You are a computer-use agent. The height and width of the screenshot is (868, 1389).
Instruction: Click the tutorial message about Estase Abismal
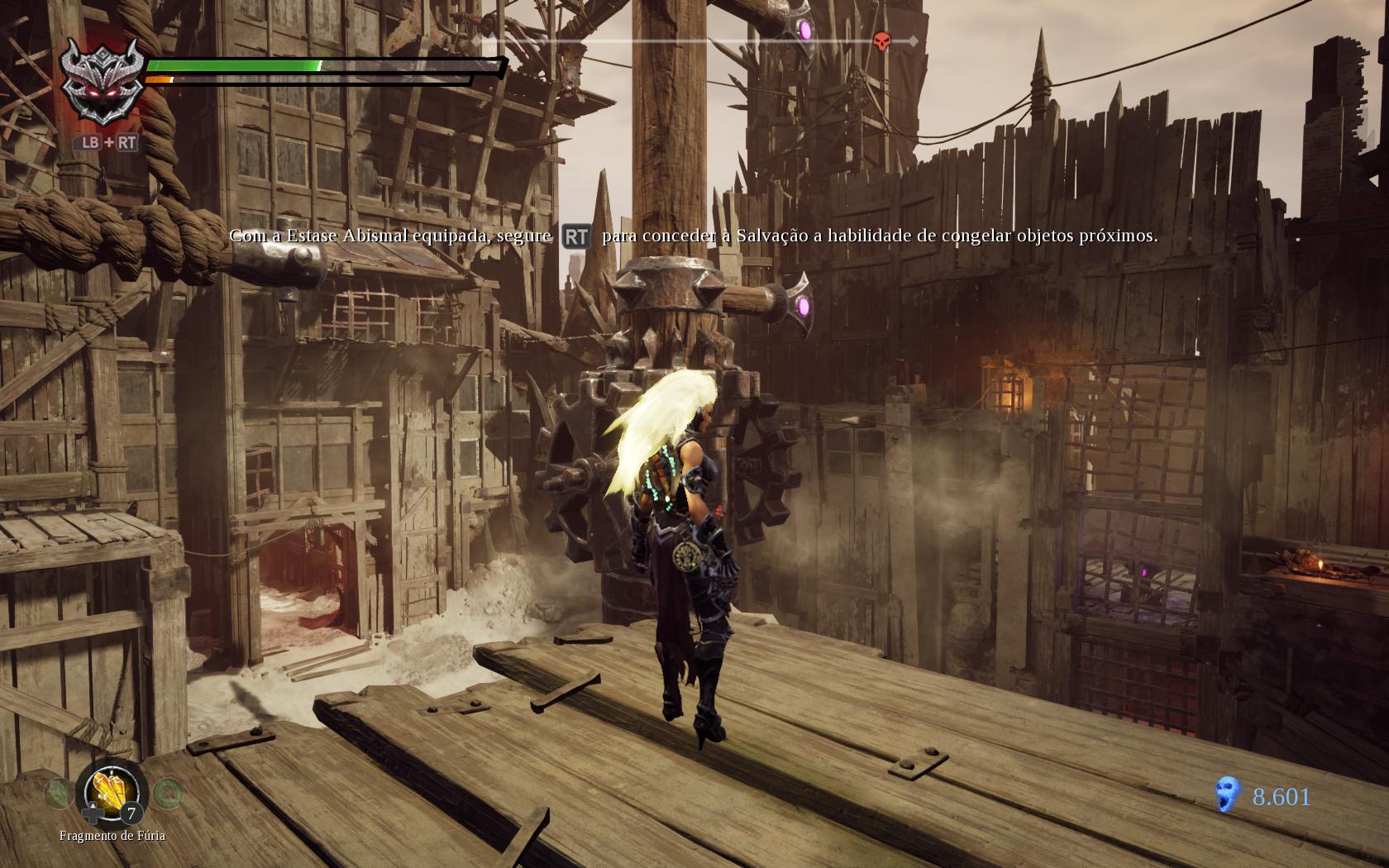pos(694,236)
